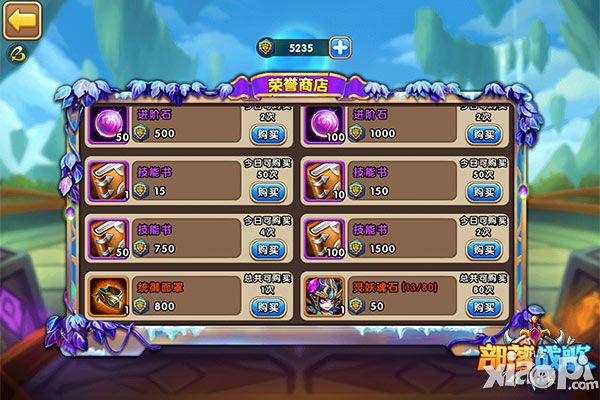Go back with the yellow arrow button

(21, 19)
